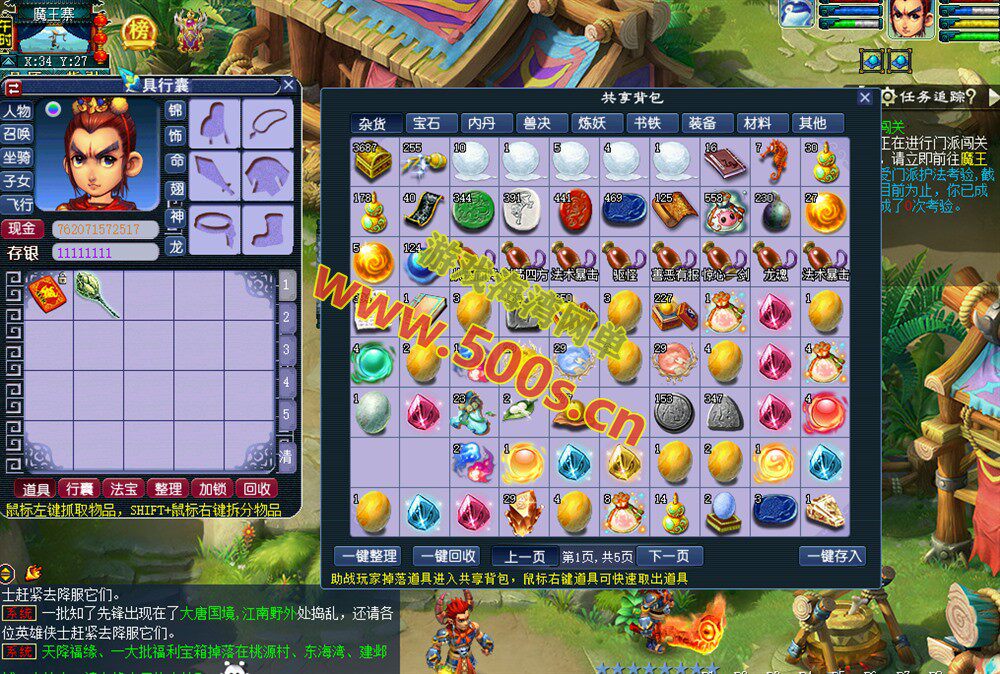Open the 其他 category tab

pyautogui.click(x=812, y=123)
